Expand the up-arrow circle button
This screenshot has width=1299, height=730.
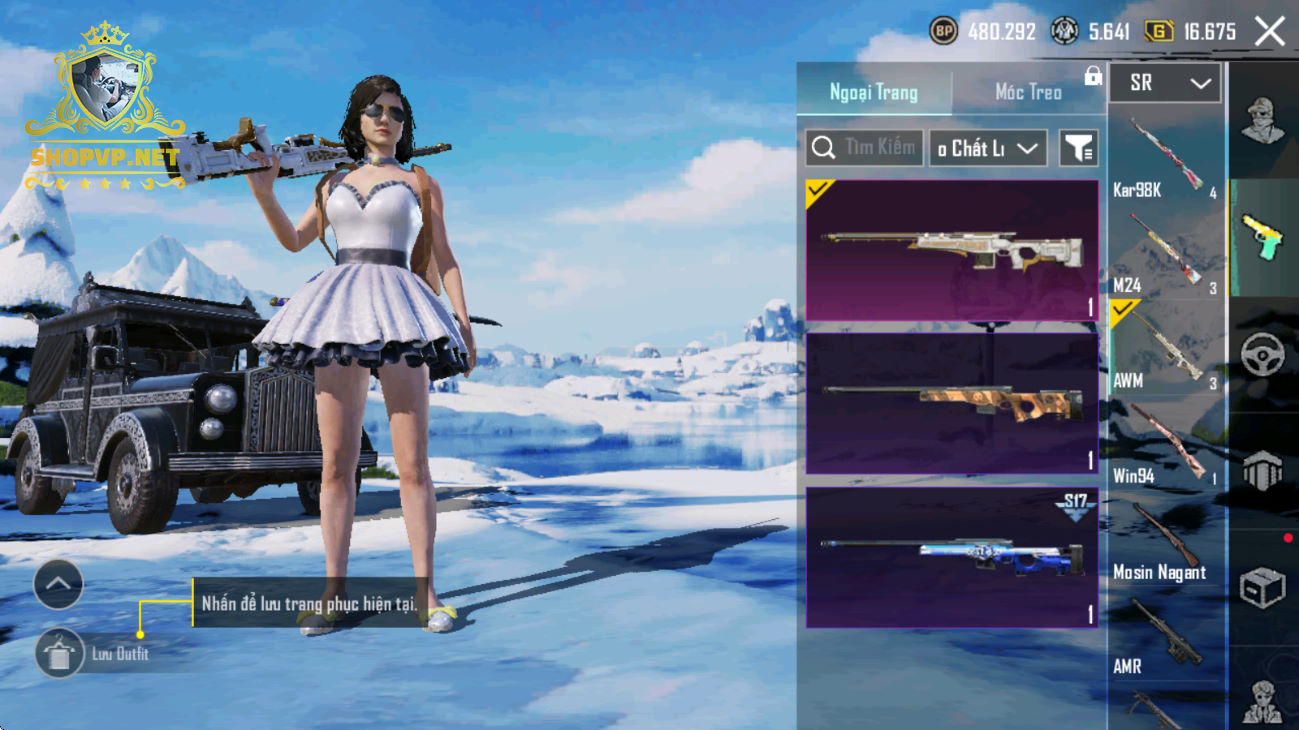click(x=58, y=585)
